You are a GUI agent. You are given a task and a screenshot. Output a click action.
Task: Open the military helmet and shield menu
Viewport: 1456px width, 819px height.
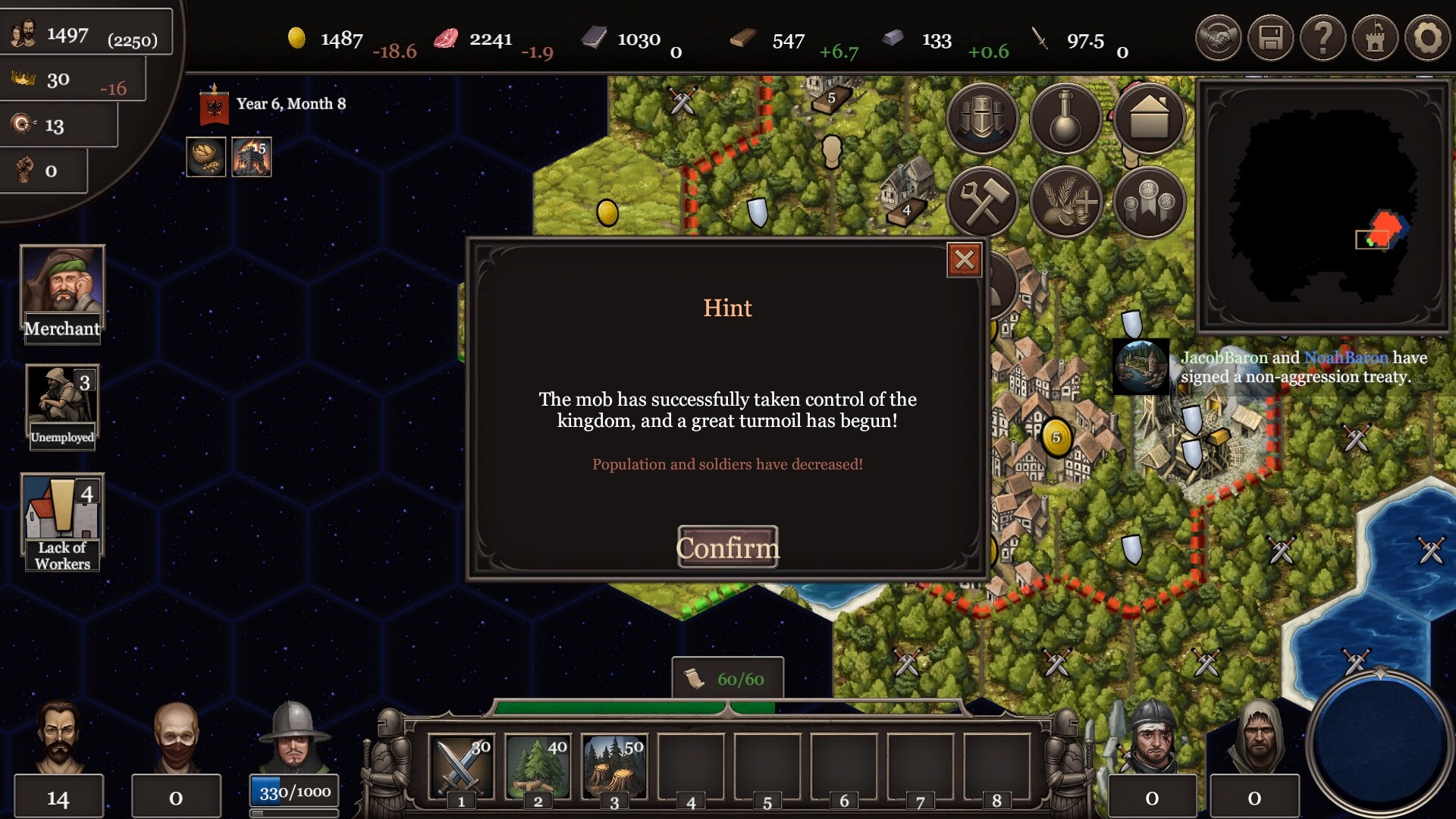coord(982,119)
